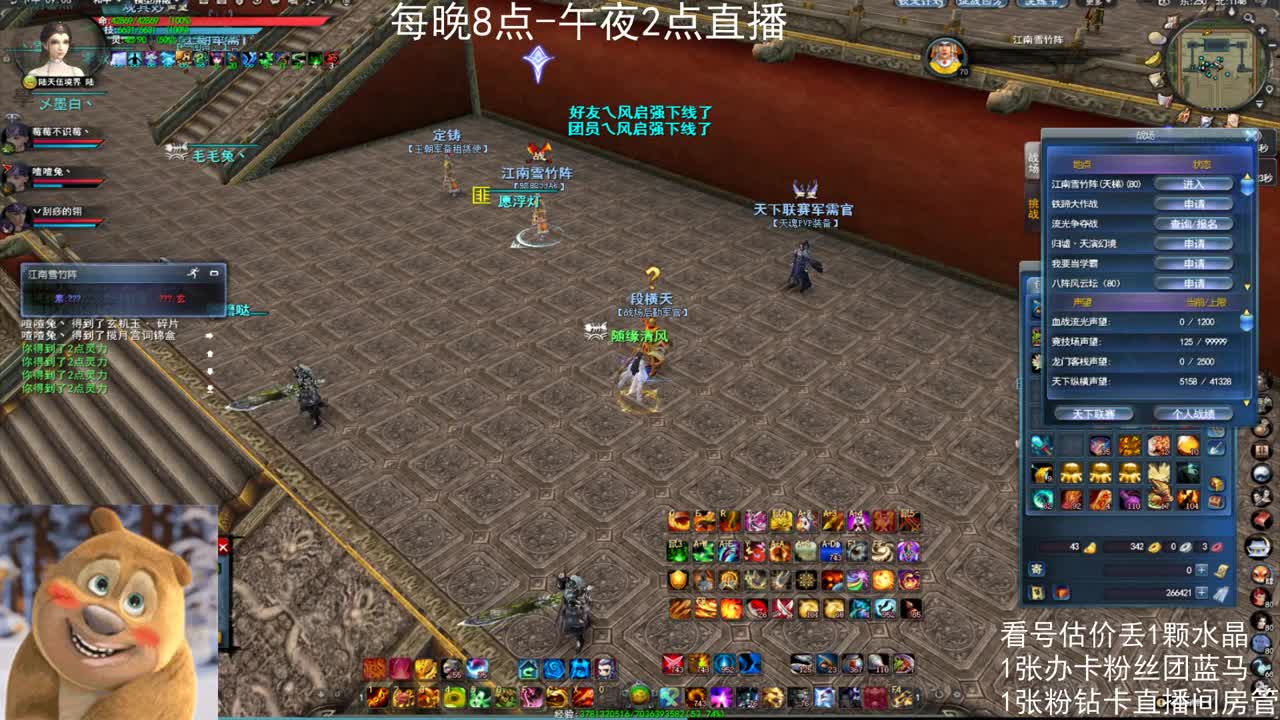Click 进入 to enter 江南雪竹阵 (天梯)
The width and height of the screenshot is (1280, 720).
(1192, 183)
